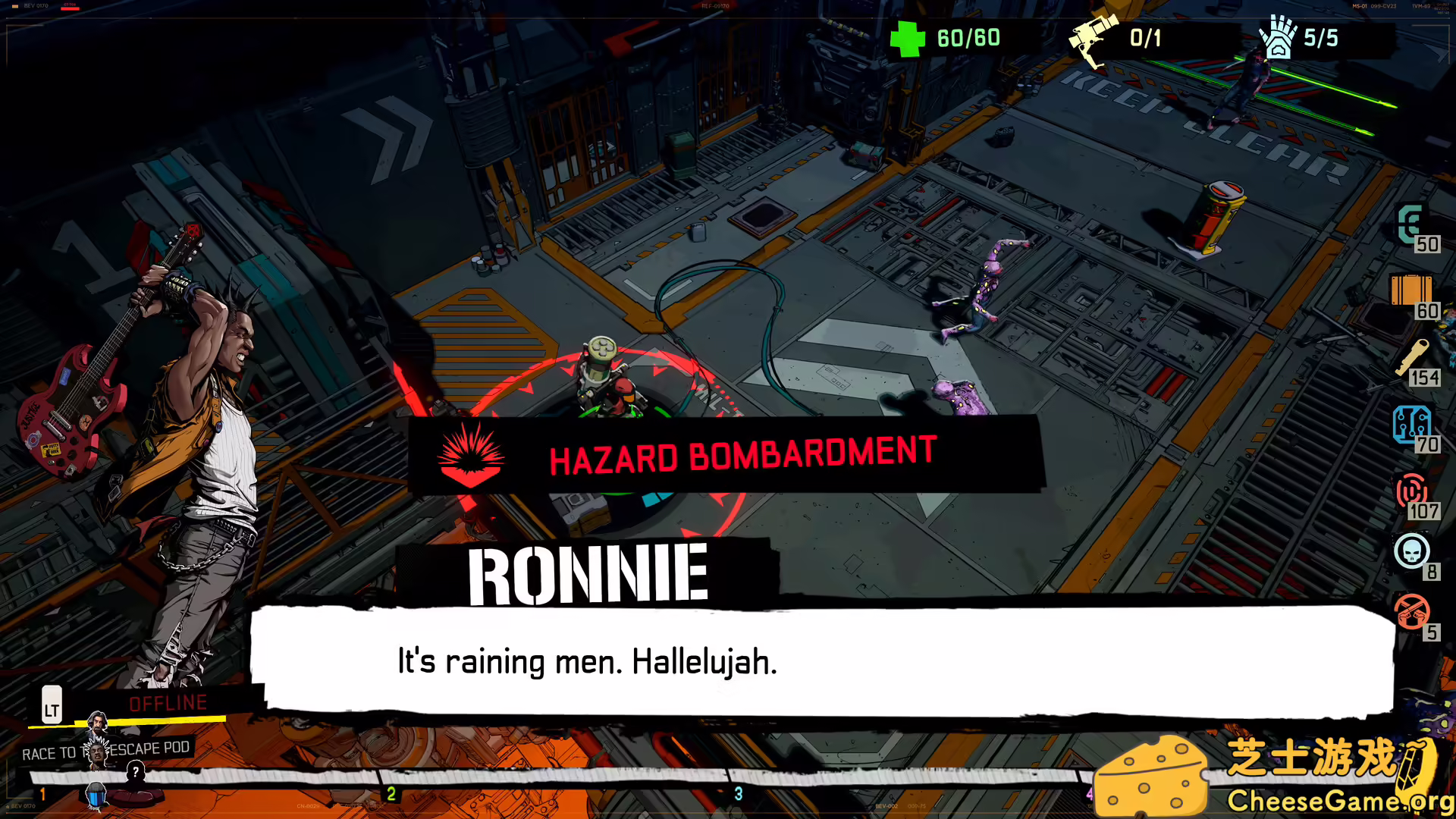
Task: Choose the blue circuit chip icon
Action: tap(1410, 424)
